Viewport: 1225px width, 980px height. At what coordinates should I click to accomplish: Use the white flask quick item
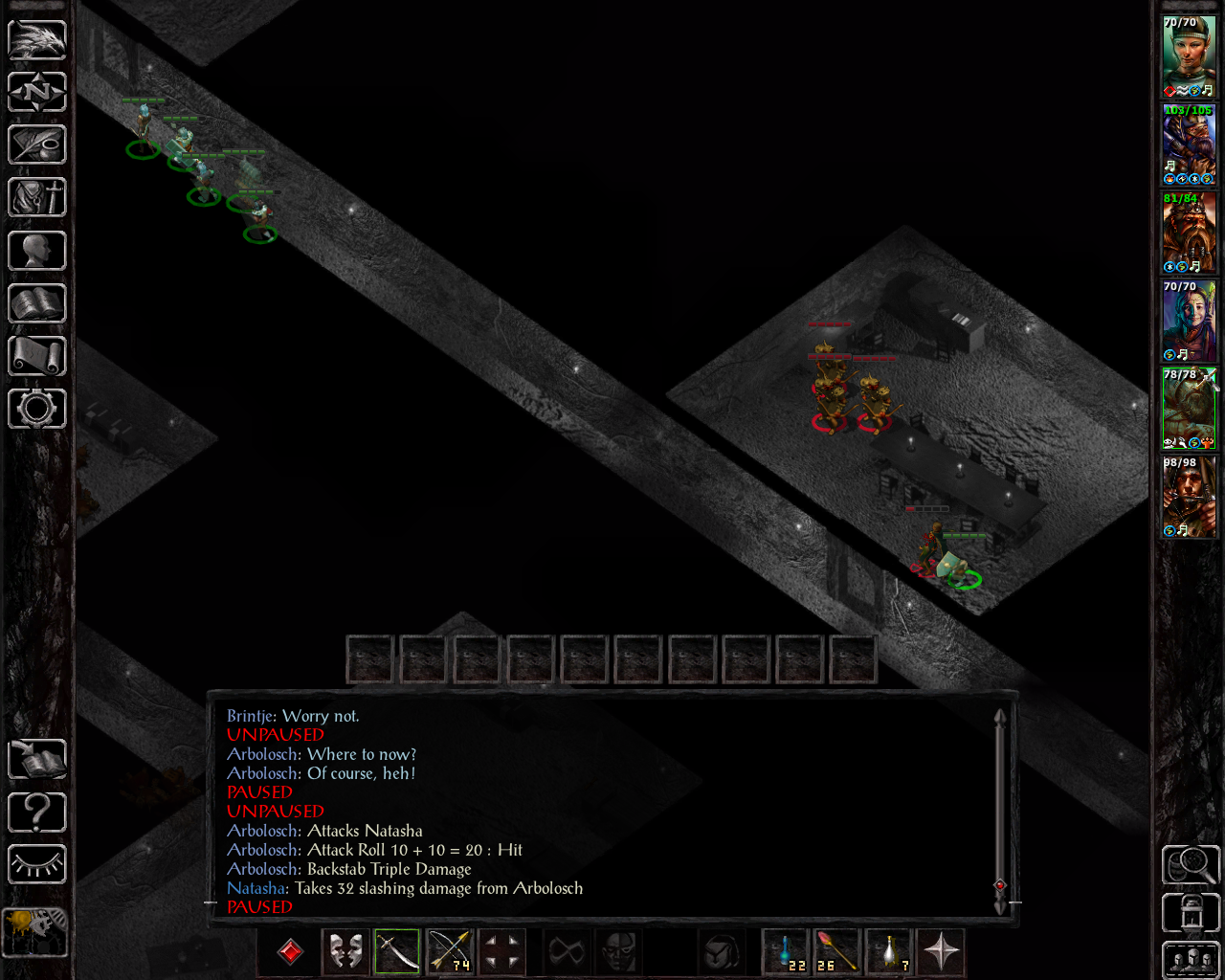click(x=889, y=951)
